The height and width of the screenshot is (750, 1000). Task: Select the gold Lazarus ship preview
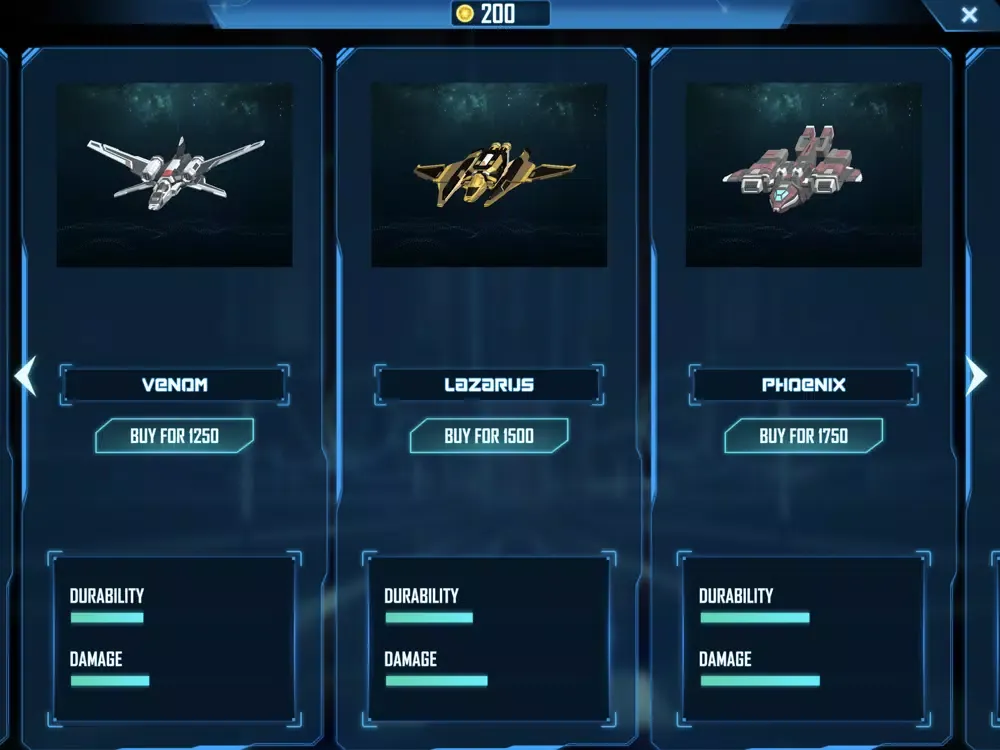pyautogui.click(x=489, y=175)
